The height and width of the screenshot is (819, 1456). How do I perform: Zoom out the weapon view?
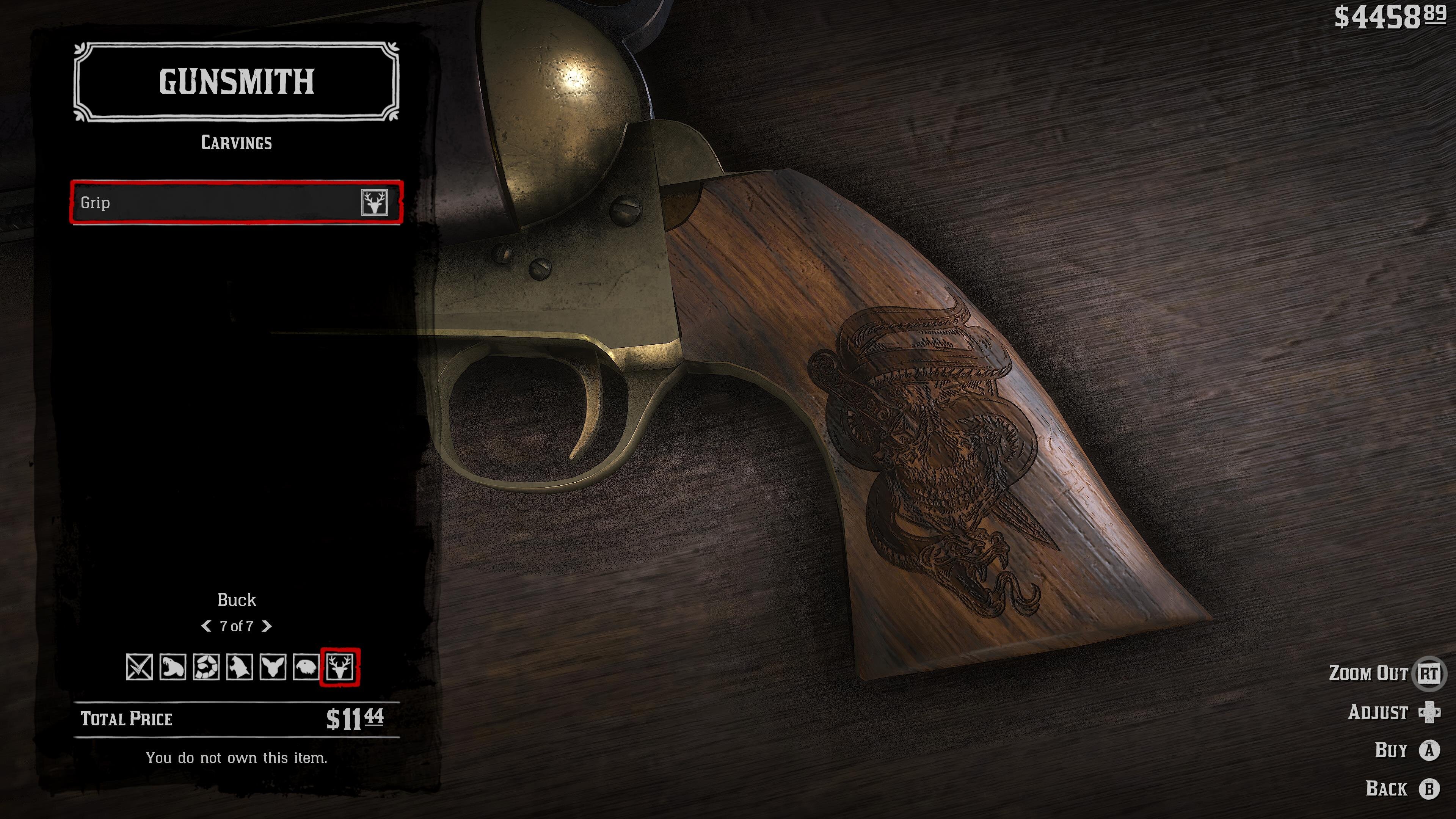1428,673
